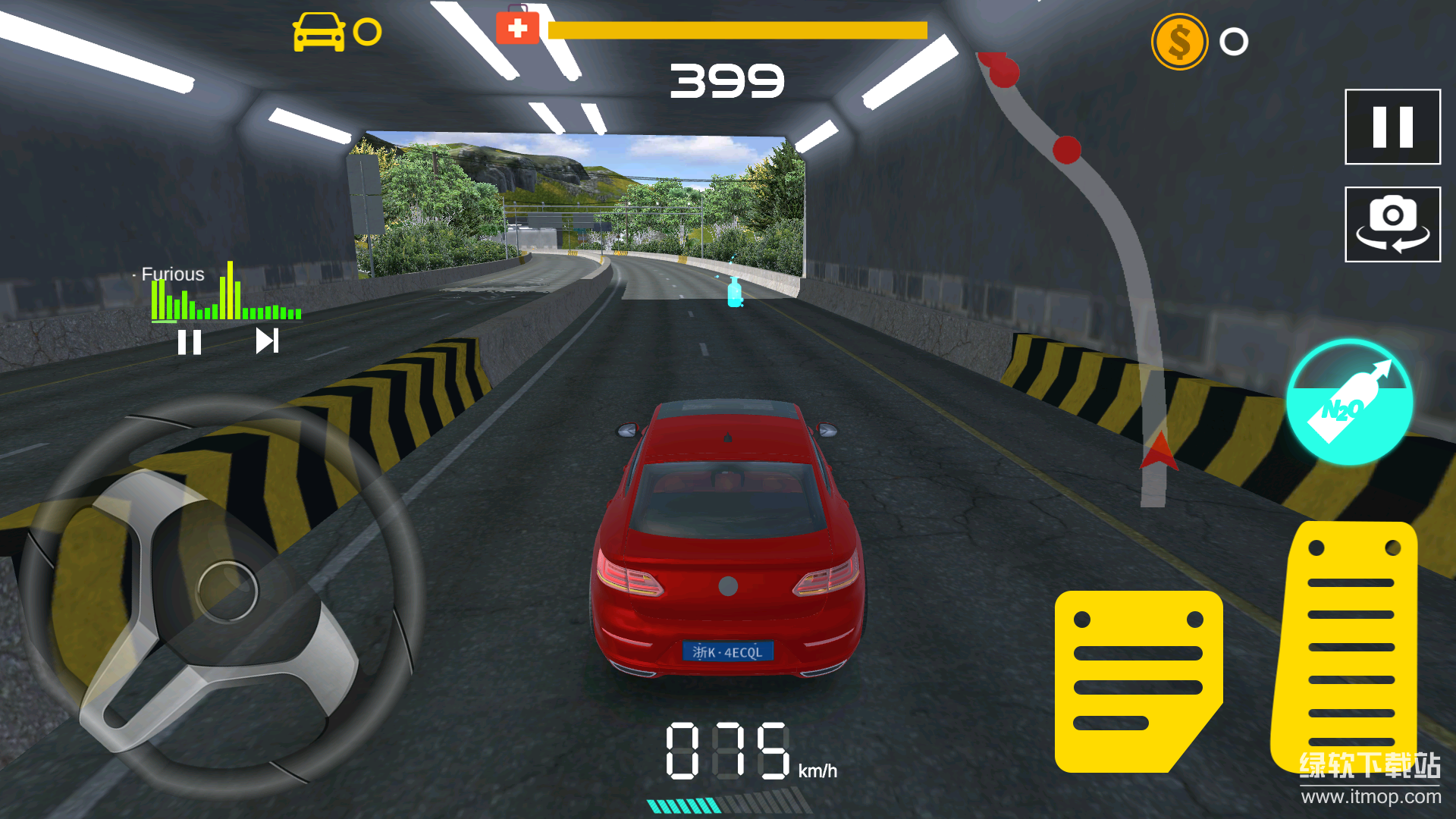Activate the N2O nitro boost
1456x819 pixels.
[x=1349, y=402]
